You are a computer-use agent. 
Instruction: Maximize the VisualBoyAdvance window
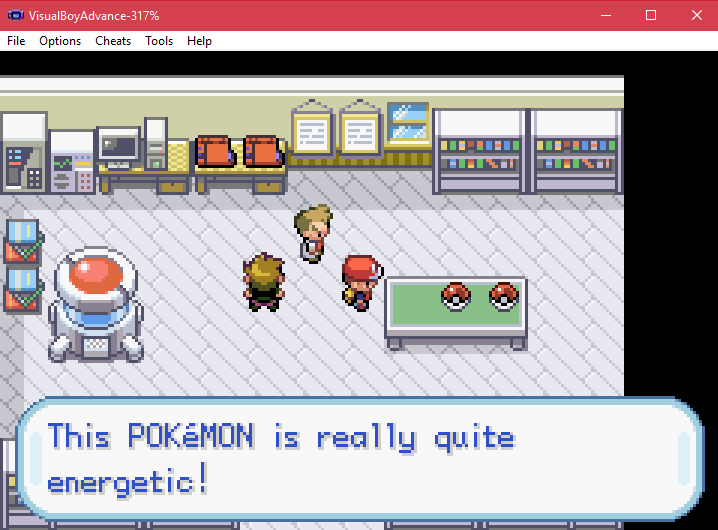pyautogui.click(x=651, y=16)
